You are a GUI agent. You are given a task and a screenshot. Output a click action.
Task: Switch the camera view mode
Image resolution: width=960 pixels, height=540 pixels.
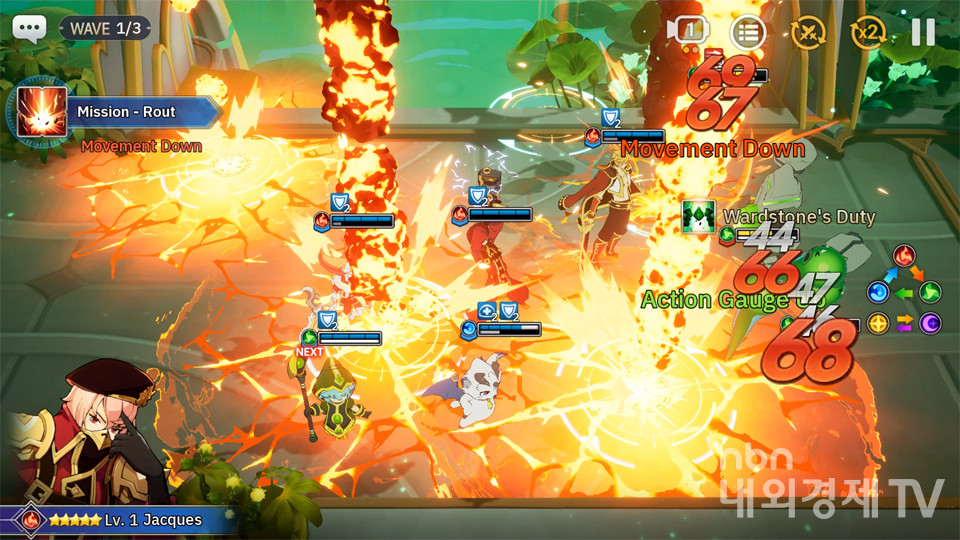tap(688, 31)
